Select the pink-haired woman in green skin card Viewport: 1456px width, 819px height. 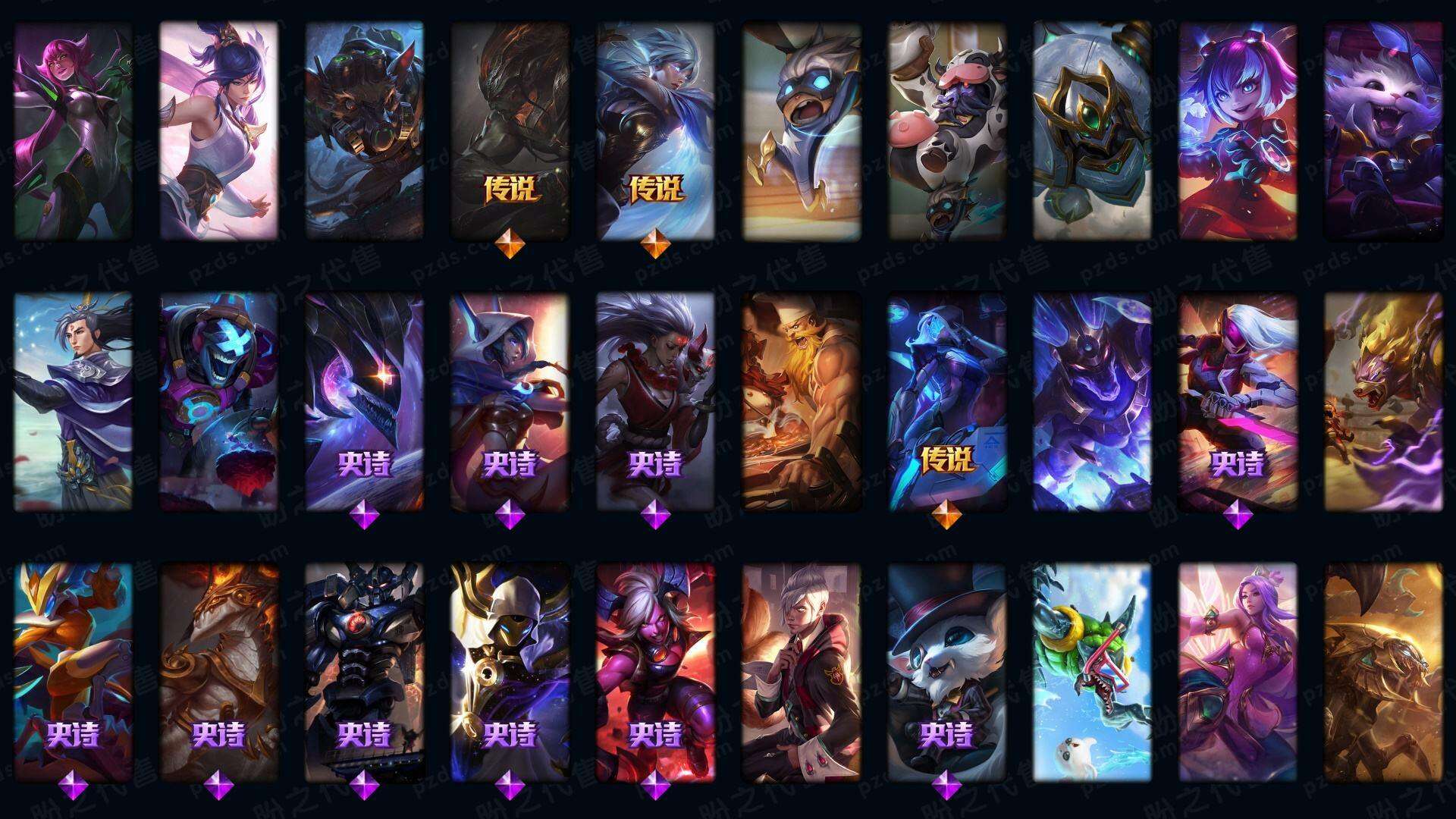tap(73, 130)
